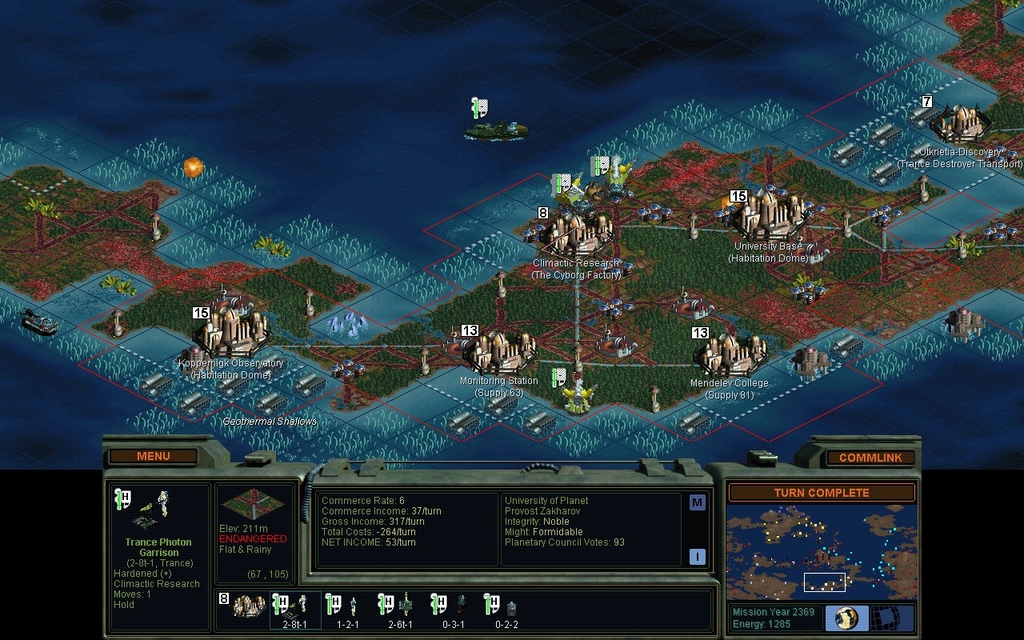
Task: Select the 0-2-2 unit in stack
Action: coord(506,607)
